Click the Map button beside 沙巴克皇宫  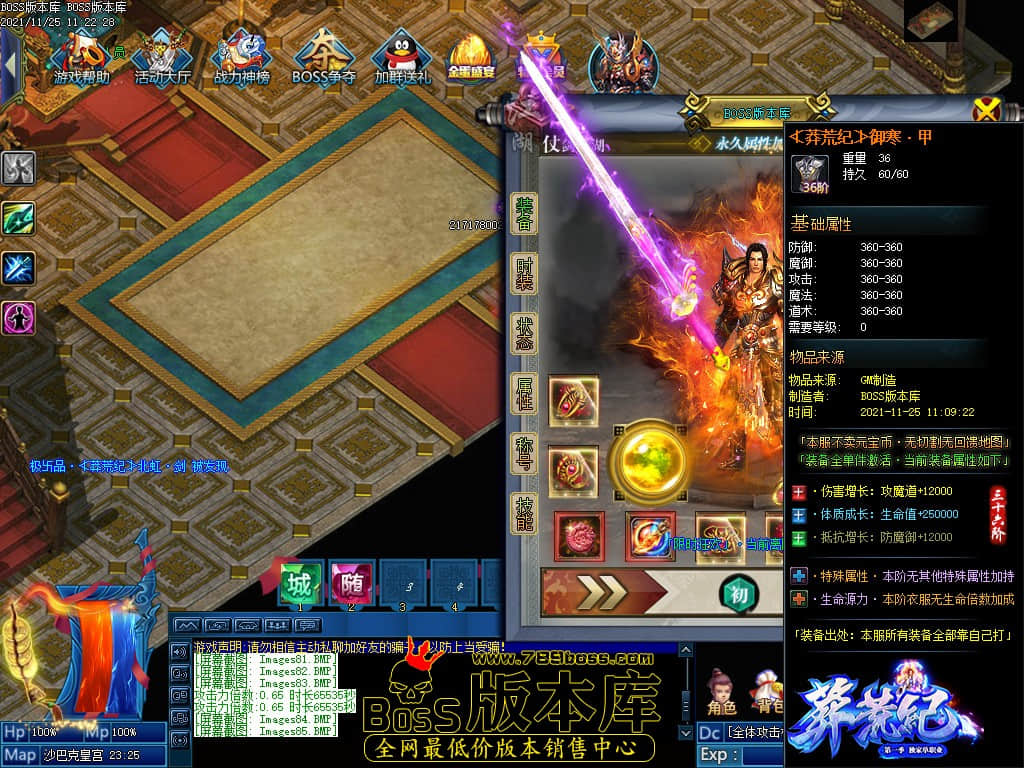[x=20, y=754]
